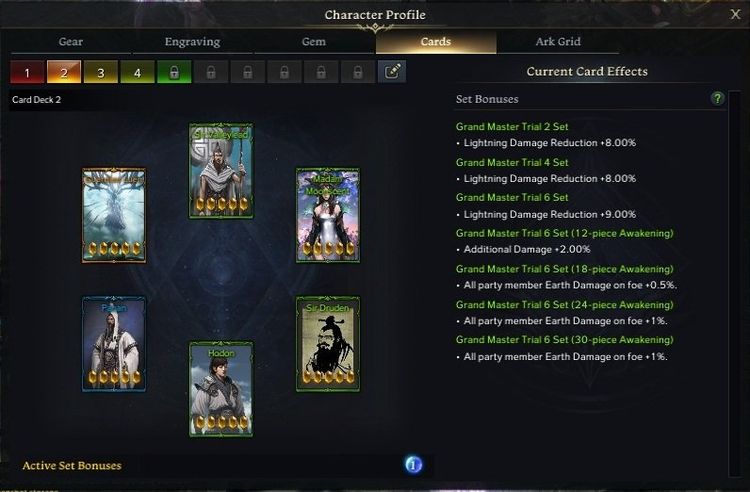This screenshot has height=492, width=750.
Task: Click the blue info icon beside Active Set Bonuses
Action: coord(413,465)
